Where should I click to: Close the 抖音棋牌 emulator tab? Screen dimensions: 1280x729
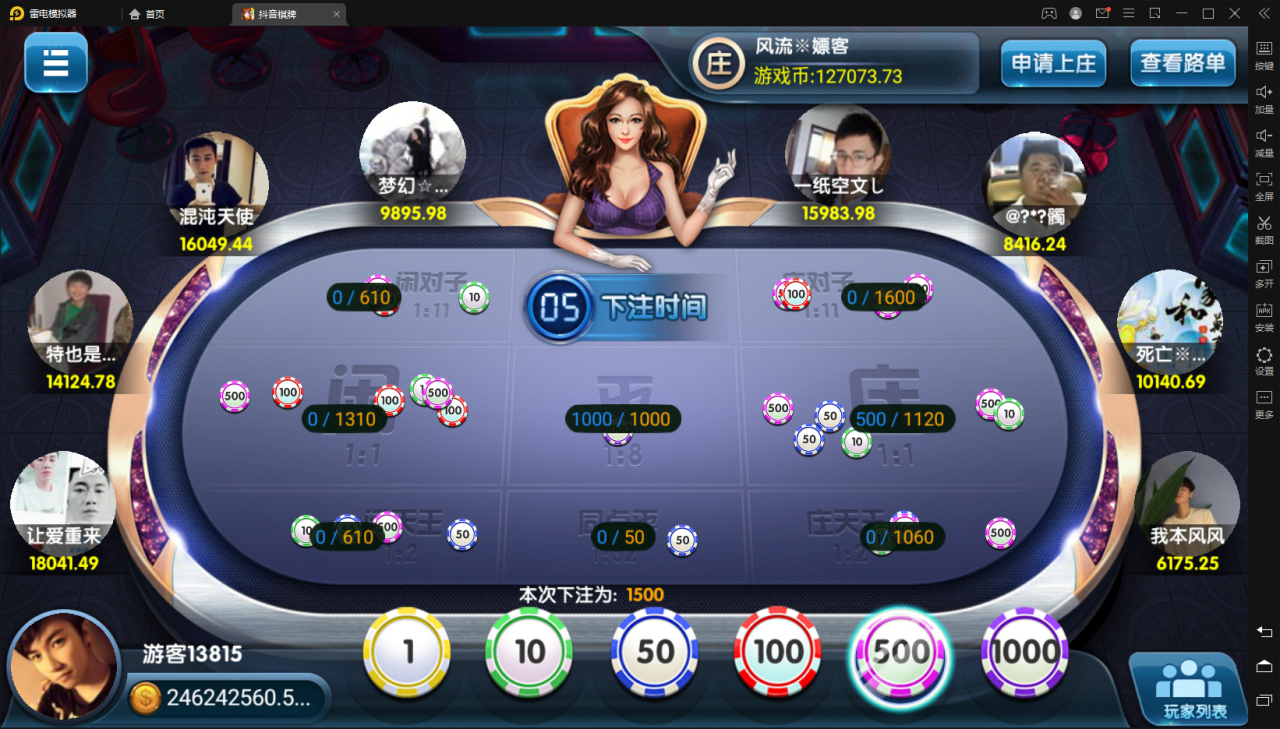[336, 14]
